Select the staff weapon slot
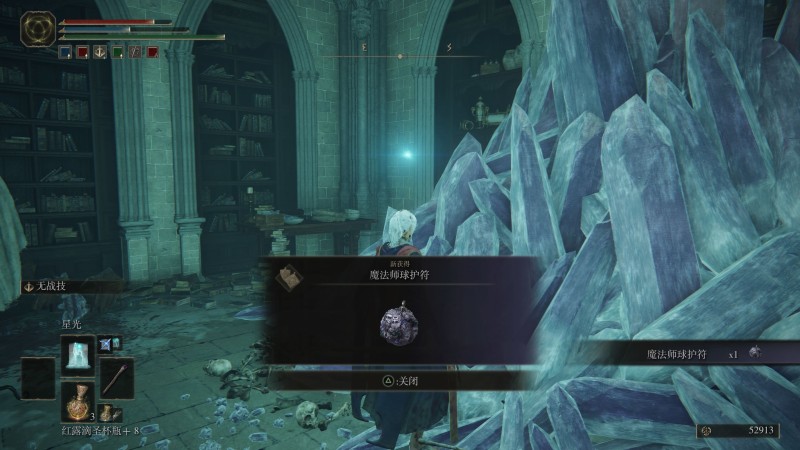 tap(116, 378)
